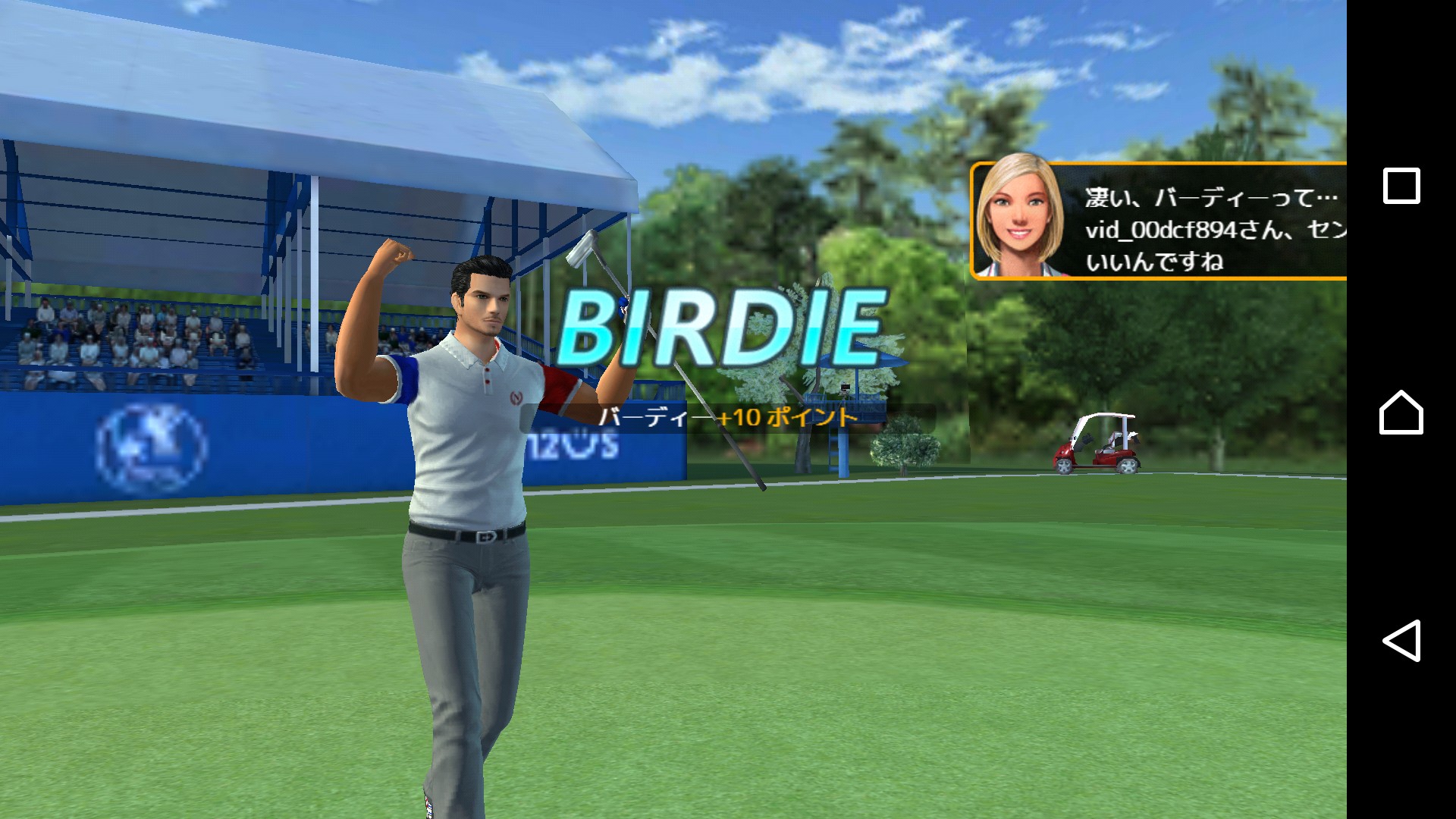Open Android recent apps square button
The height and width of the screenshot is (819, 1456).
click(x=1401, y=186)
